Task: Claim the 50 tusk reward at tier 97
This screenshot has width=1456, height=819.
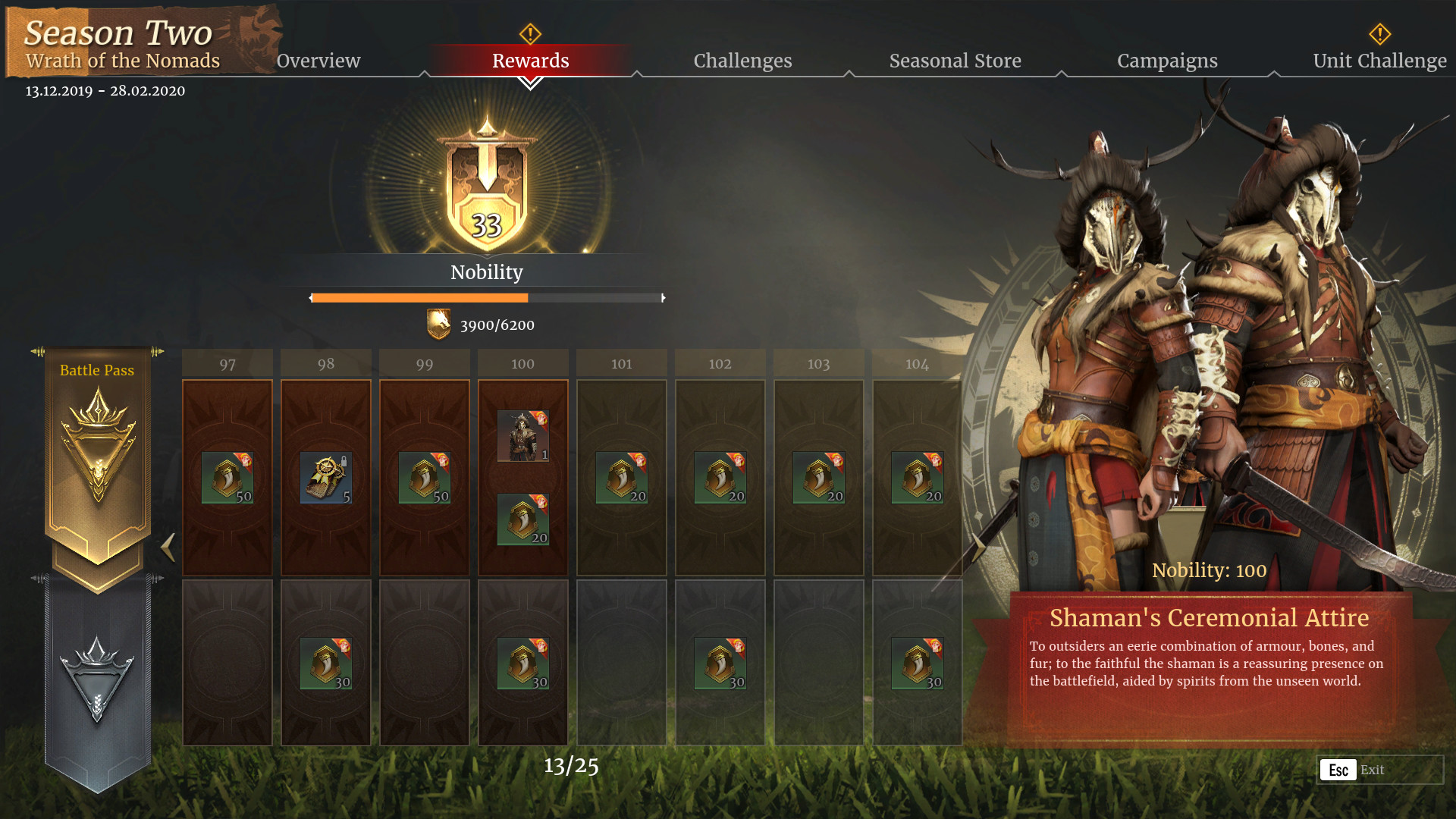Action: click(x=226, y=475)
